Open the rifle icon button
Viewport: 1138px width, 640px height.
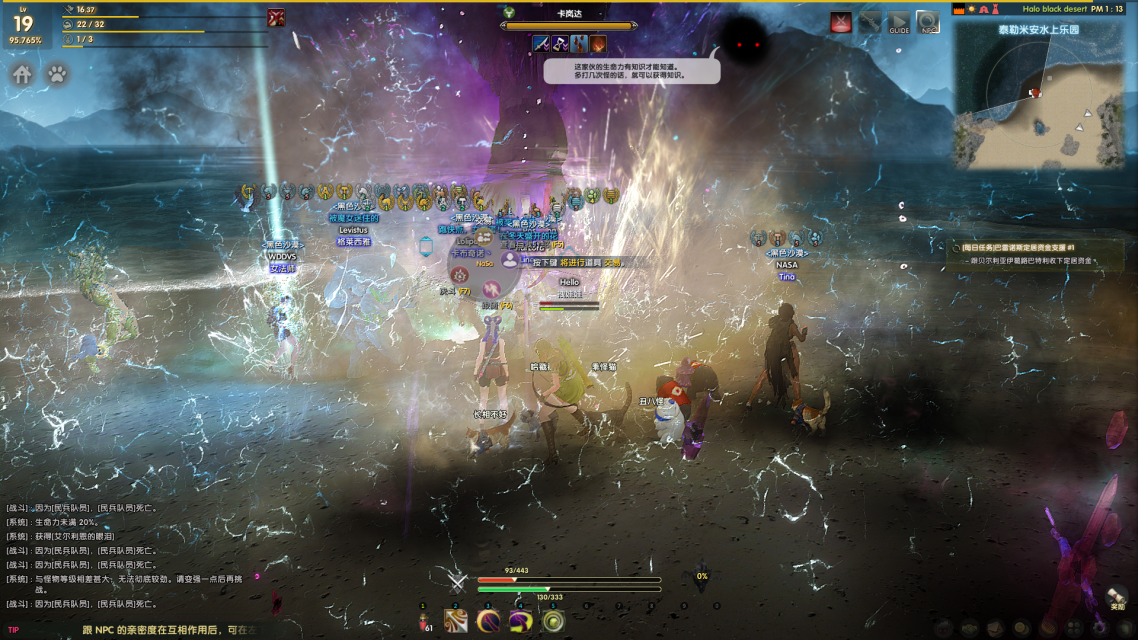point(871,23)
